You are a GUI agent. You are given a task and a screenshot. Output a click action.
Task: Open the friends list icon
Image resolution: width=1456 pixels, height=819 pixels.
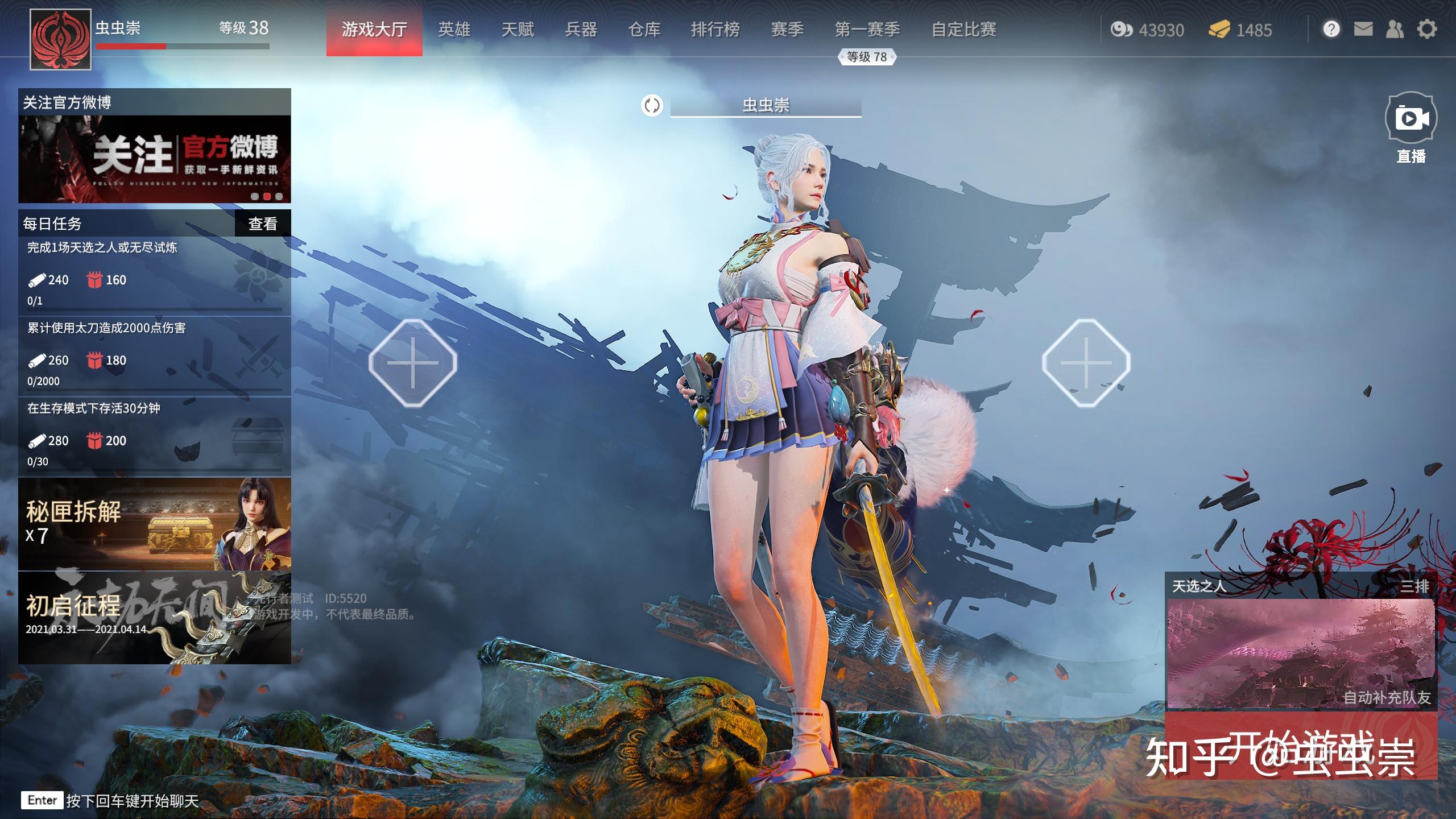click(x=1395, y=29)
